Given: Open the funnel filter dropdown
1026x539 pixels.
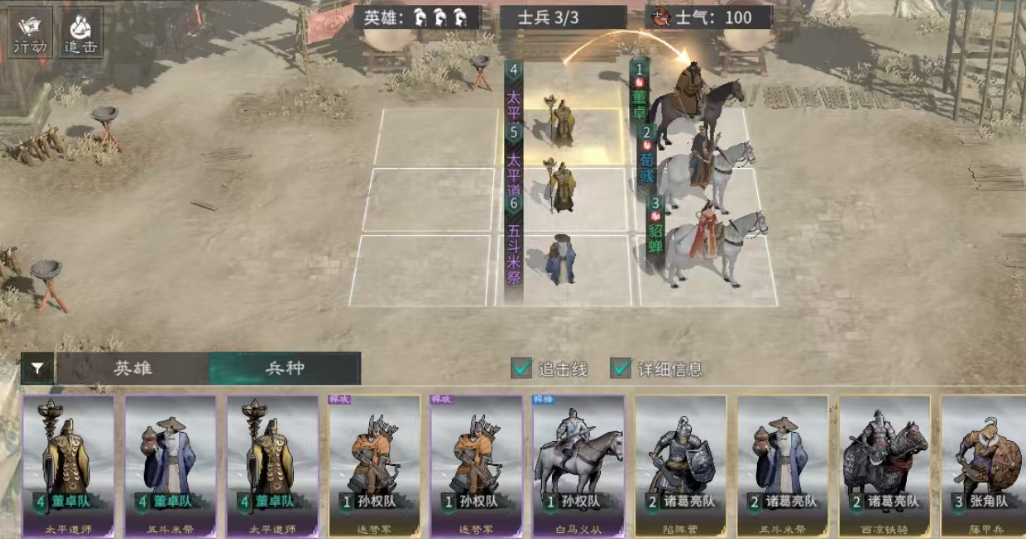Looking at the screenshot, I should [37, 369].
